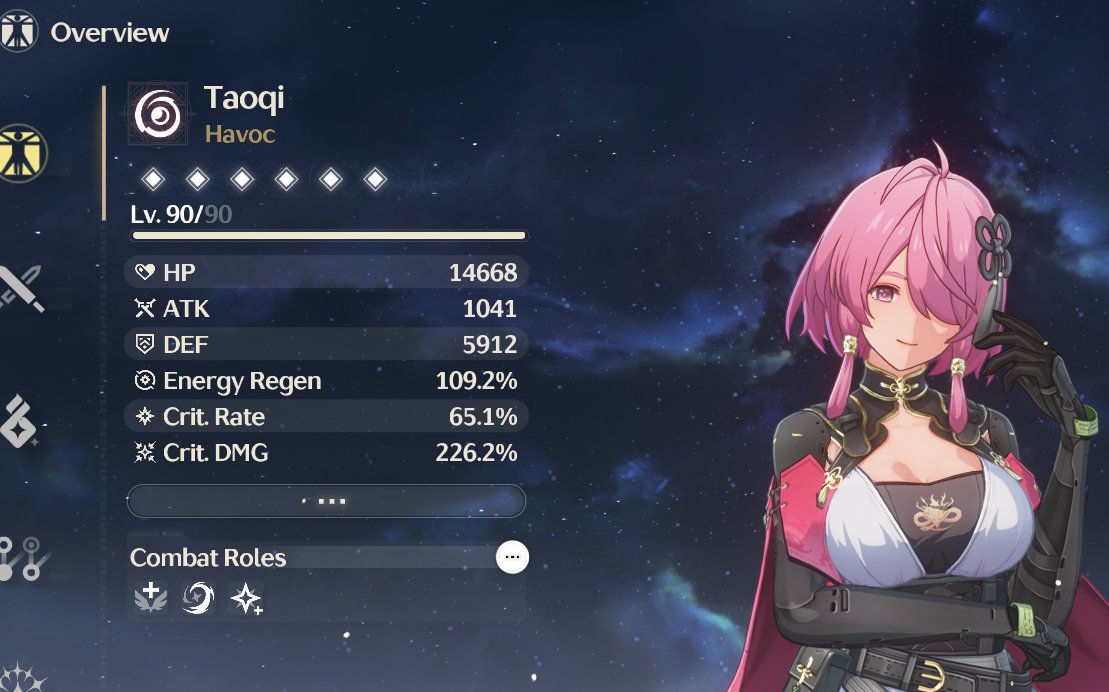Switch to the crossed swords weapon tab
The width and height of the screenshot is (1109, 692).
20,288
